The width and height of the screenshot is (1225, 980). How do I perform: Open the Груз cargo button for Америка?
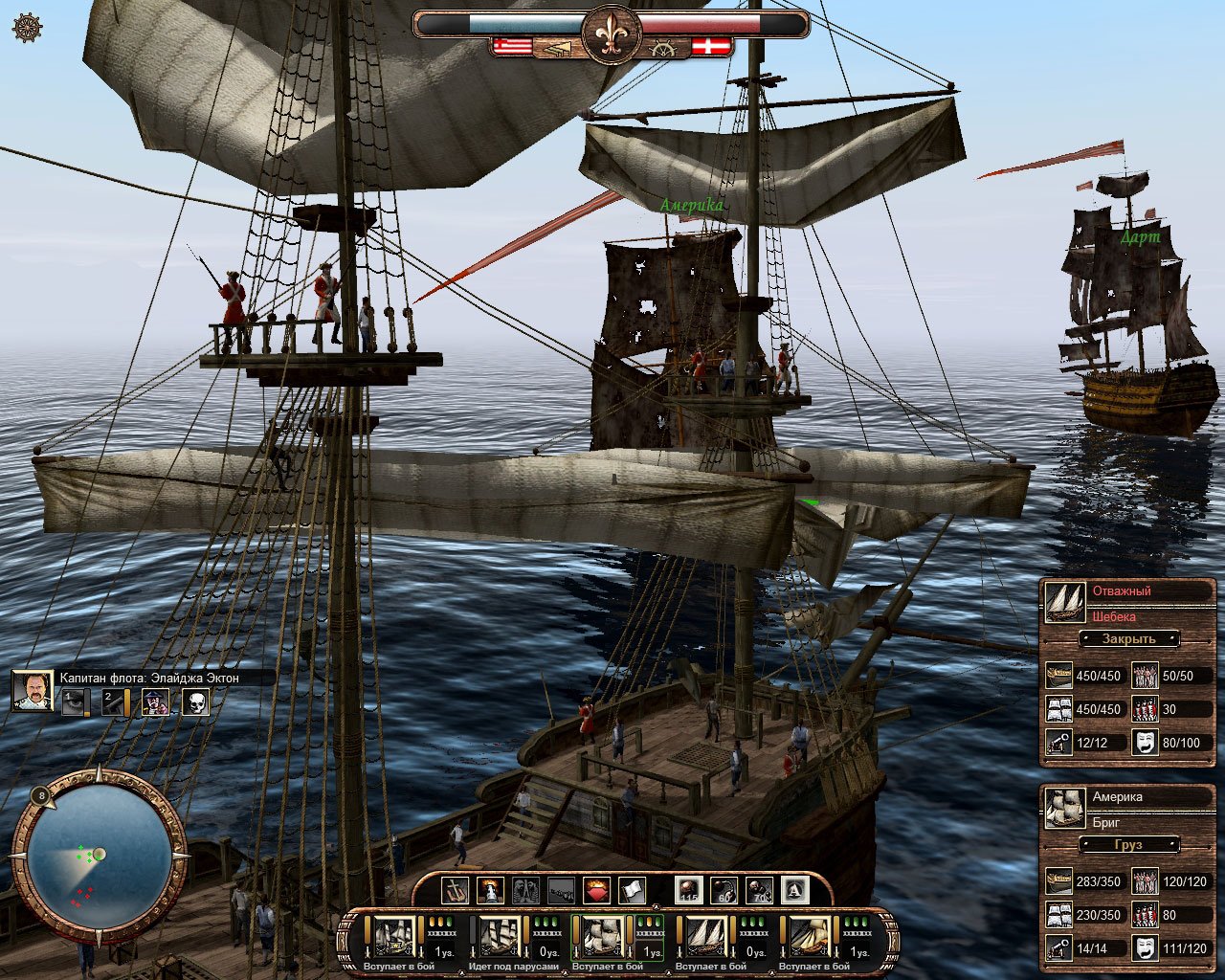[x=1129, y=844]
